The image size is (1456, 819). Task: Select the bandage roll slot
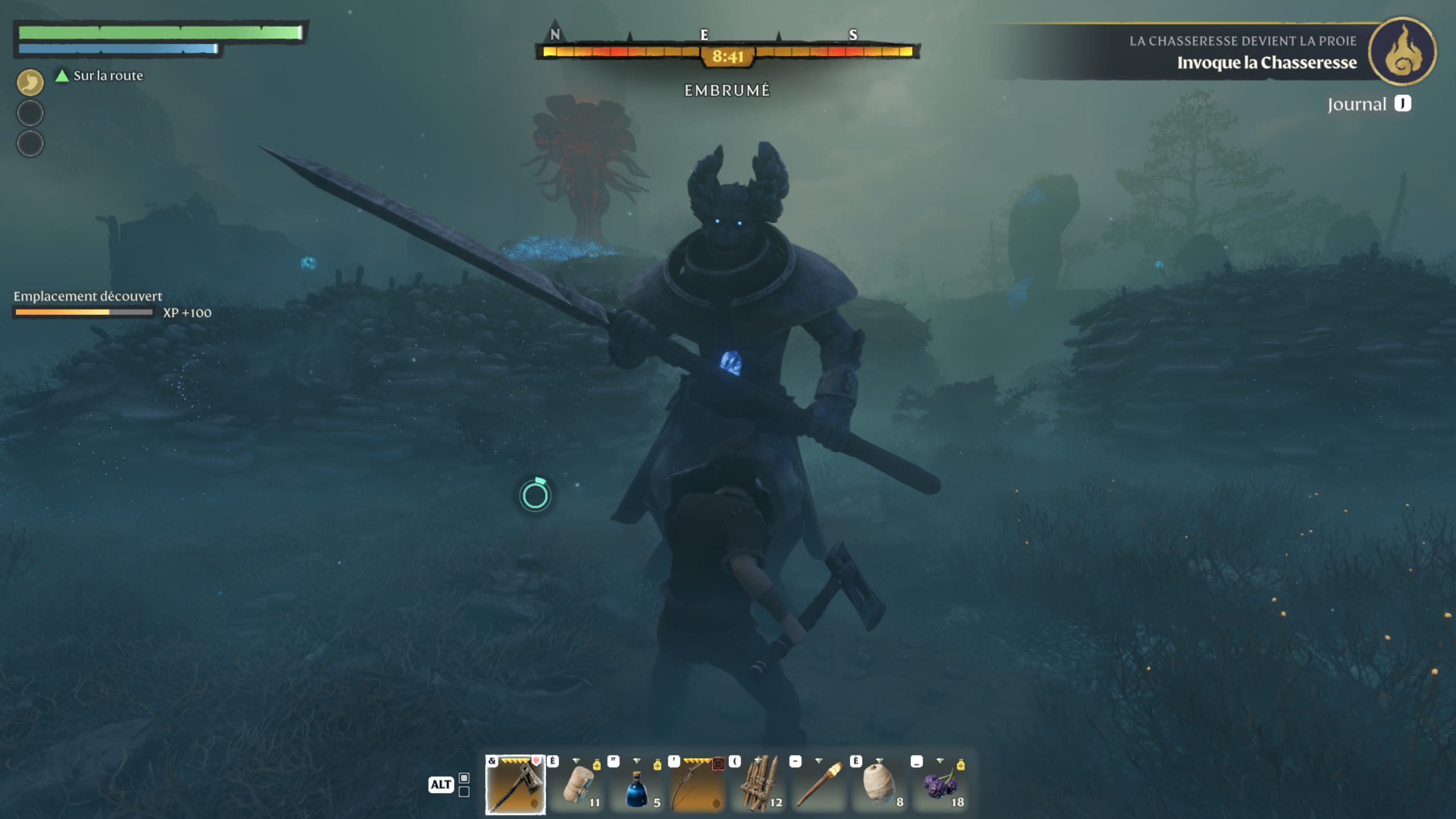pos(577,785)
